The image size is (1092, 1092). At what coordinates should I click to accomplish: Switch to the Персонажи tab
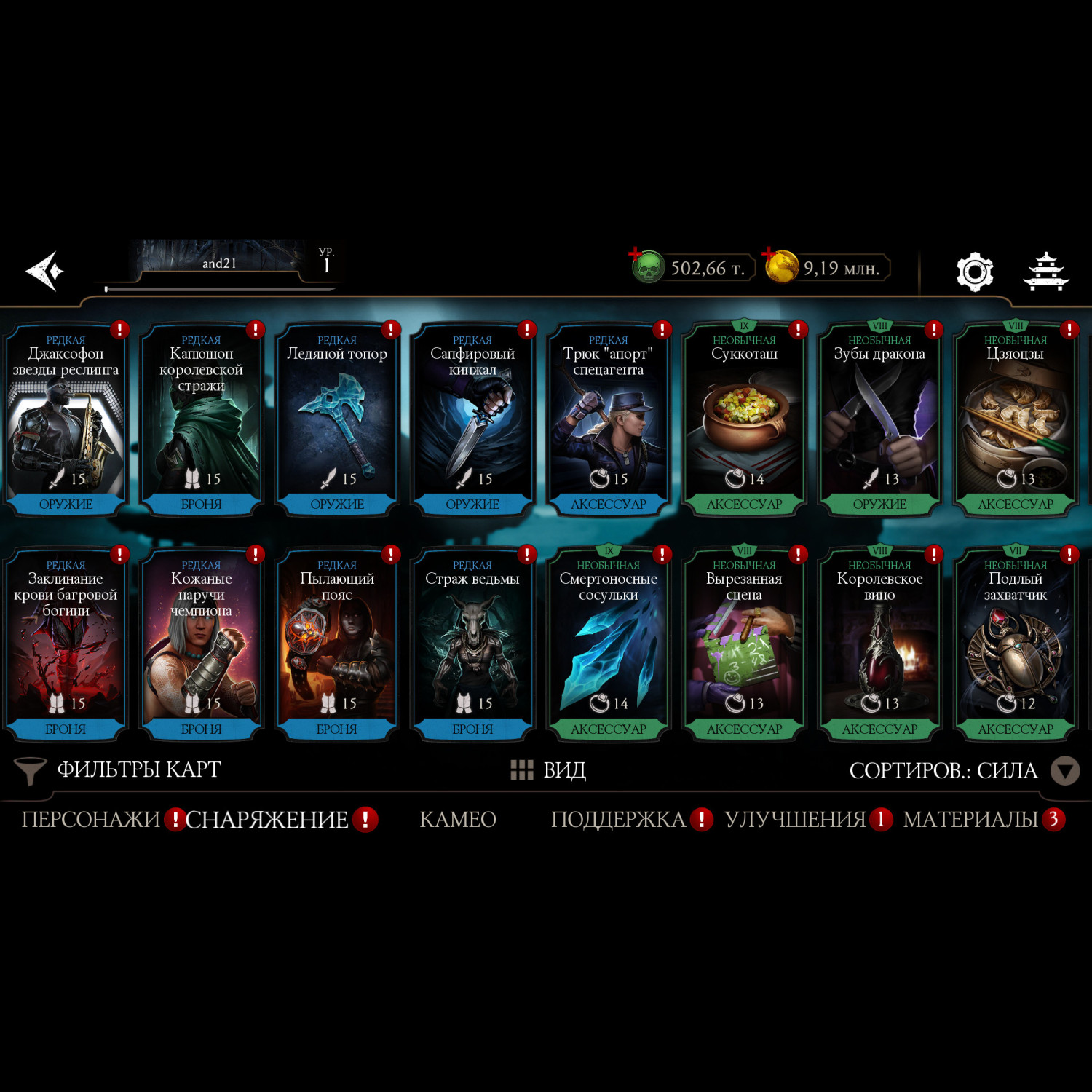click(90, 820)
